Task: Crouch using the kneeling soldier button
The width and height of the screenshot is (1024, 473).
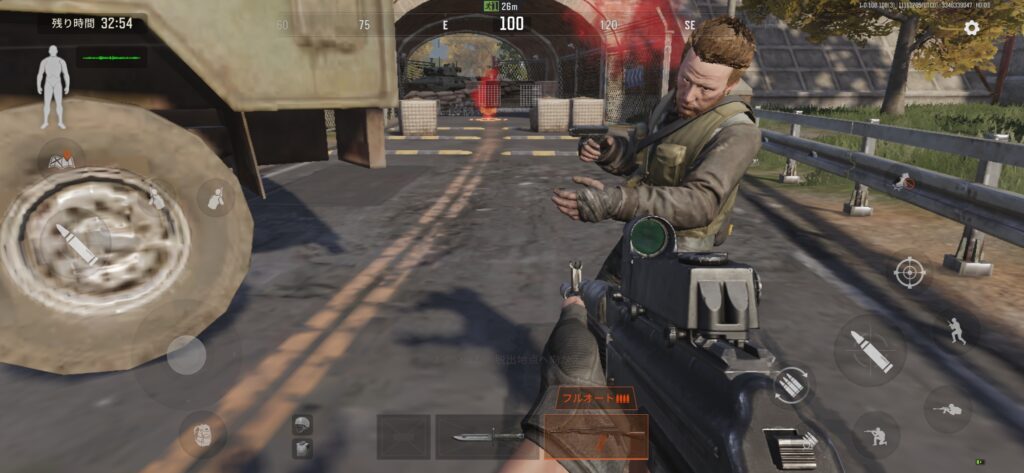Action: [x=876, y=435]
